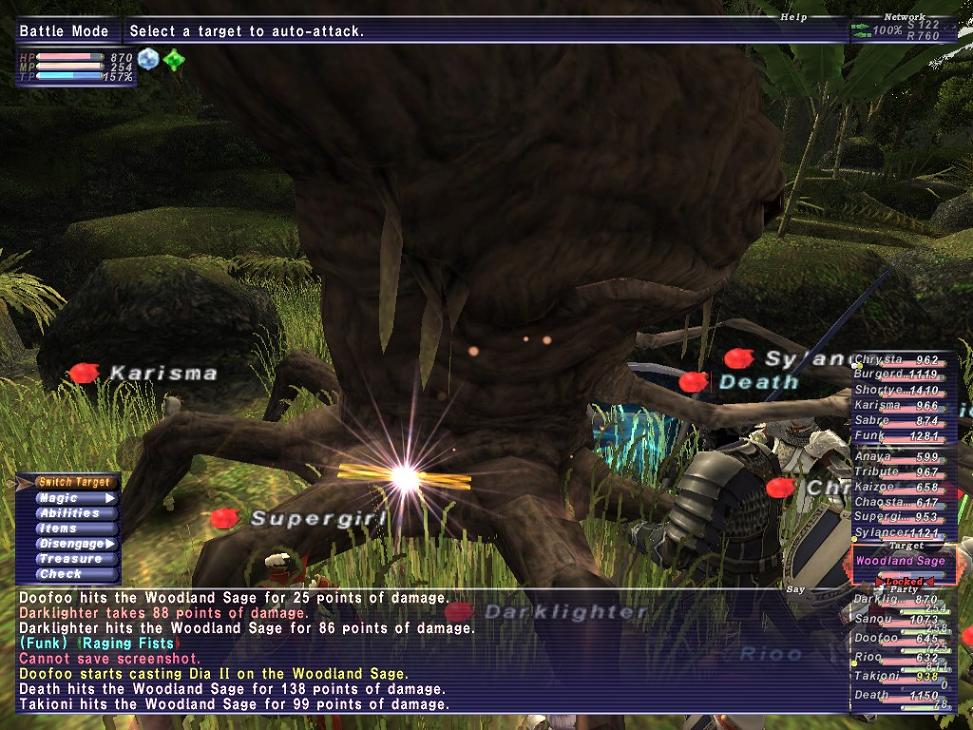Click the Woodland Sage target box
This screenshot has width=973, height=730.
coord(902,562)
